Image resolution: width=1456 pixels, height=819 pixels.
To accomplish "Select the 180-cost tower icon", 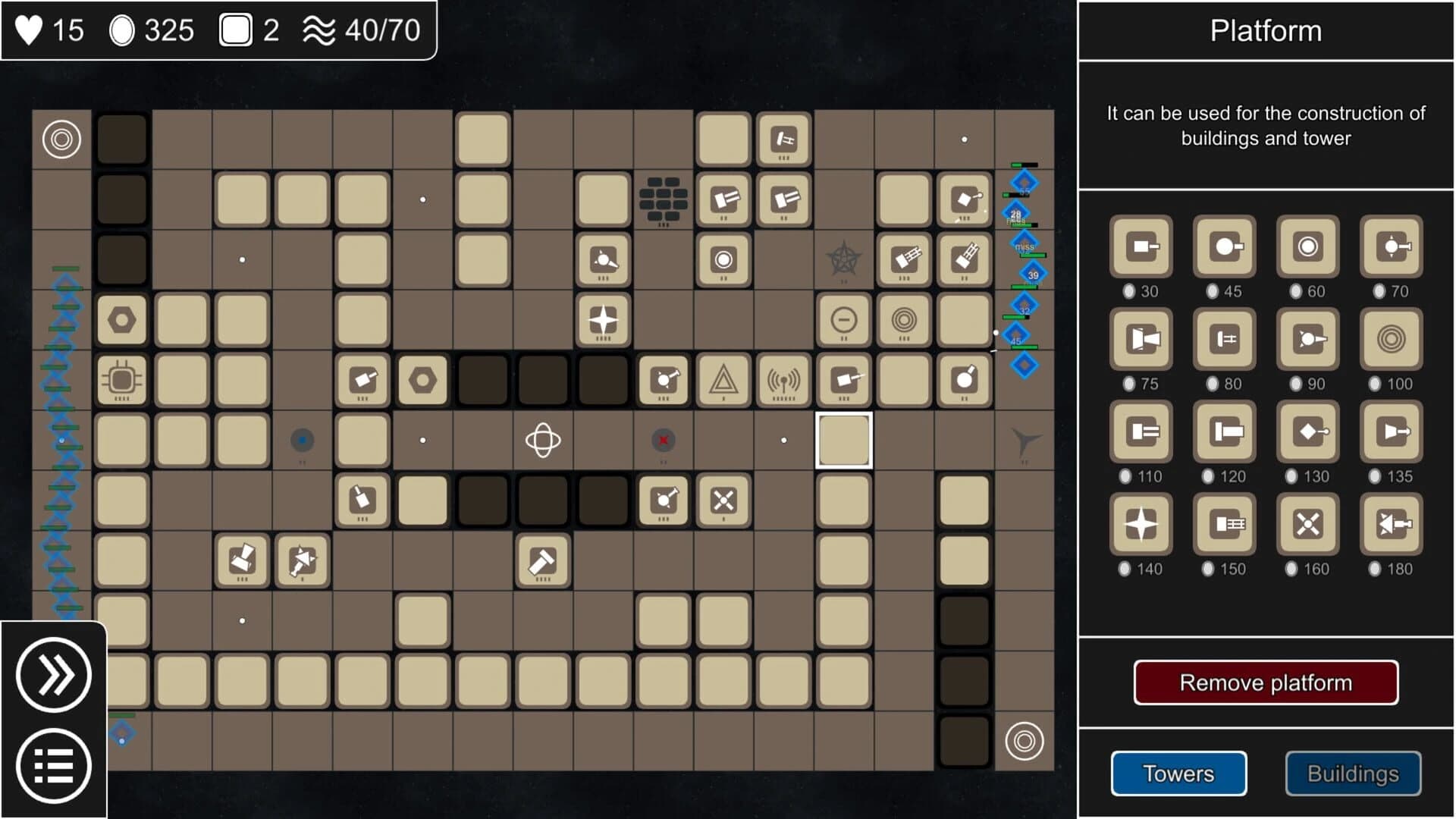I will pos(1391,525).
